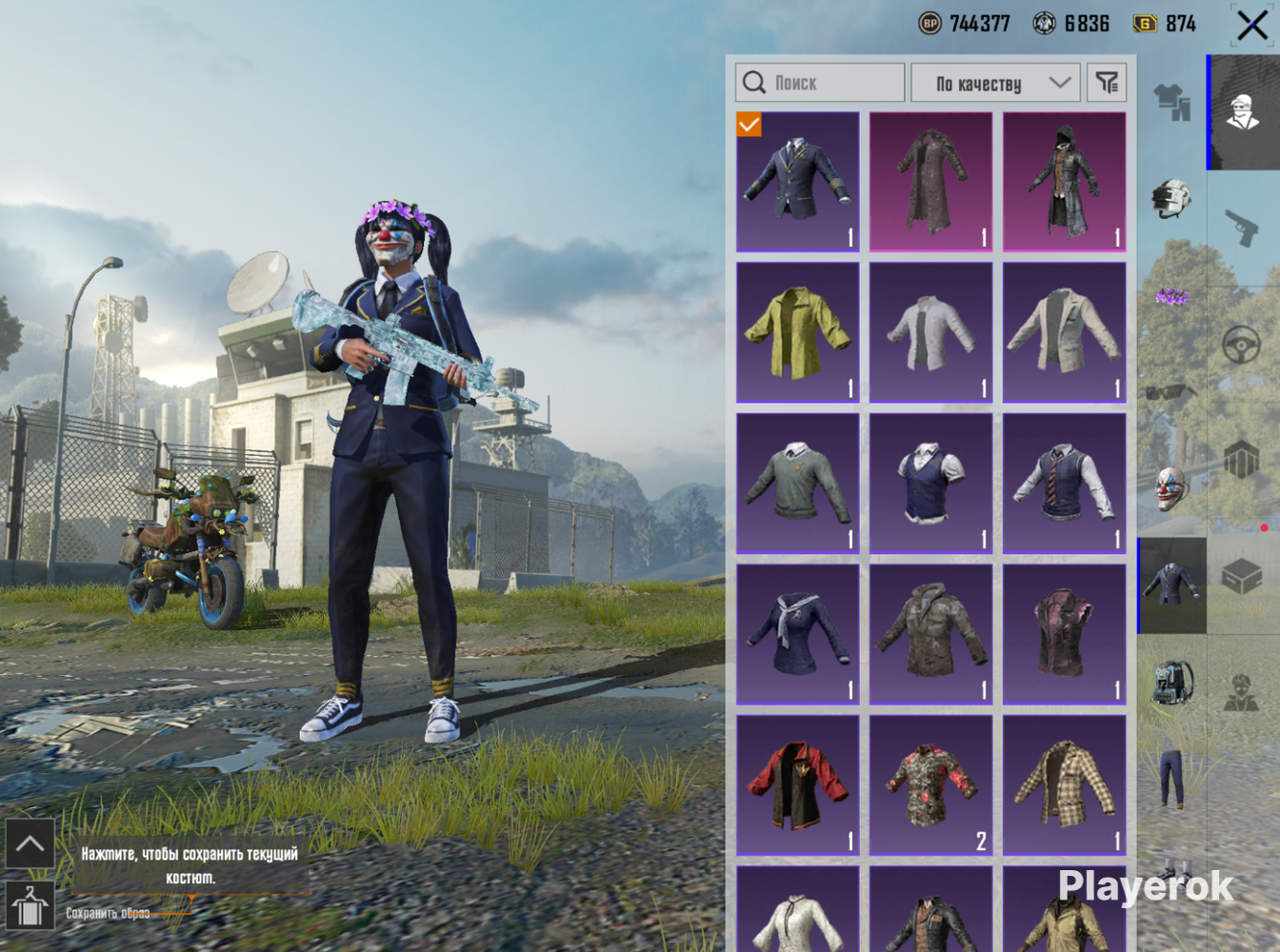Screen dimensions: 1280x952
Task: Click the Поиск search field
Action: tap(820, 83)
